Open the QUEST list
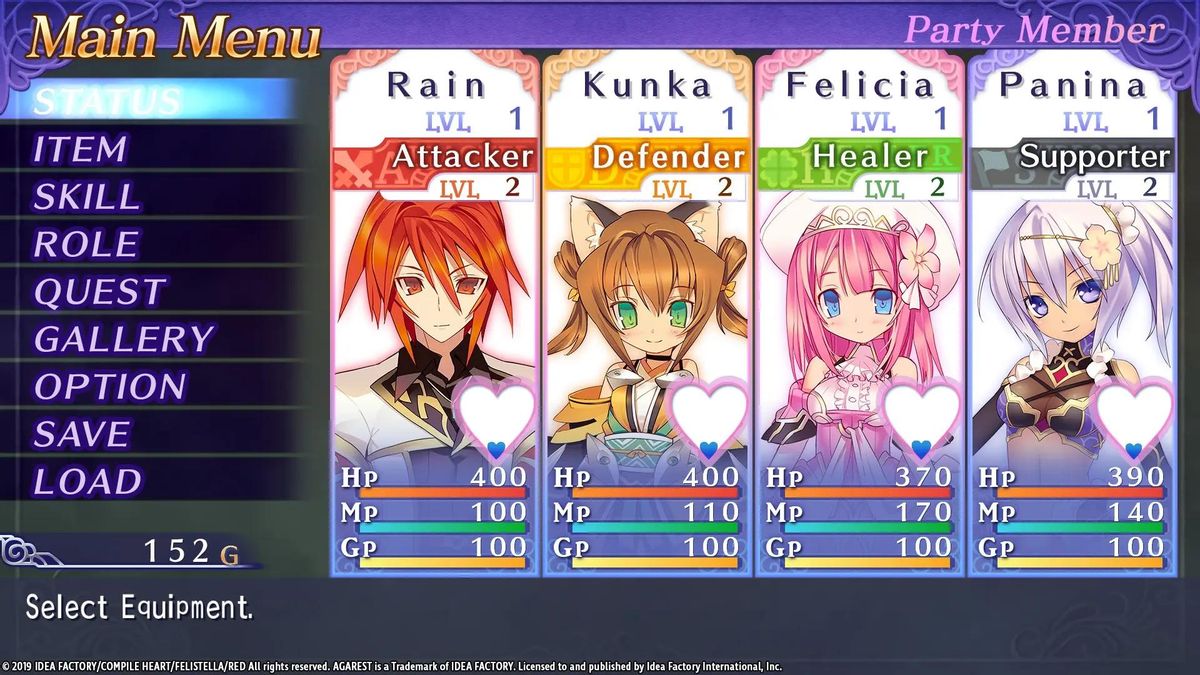Image resolution: width=1200 pixels, height=675 pixels. pyautogui.click(x=99, y=293)
